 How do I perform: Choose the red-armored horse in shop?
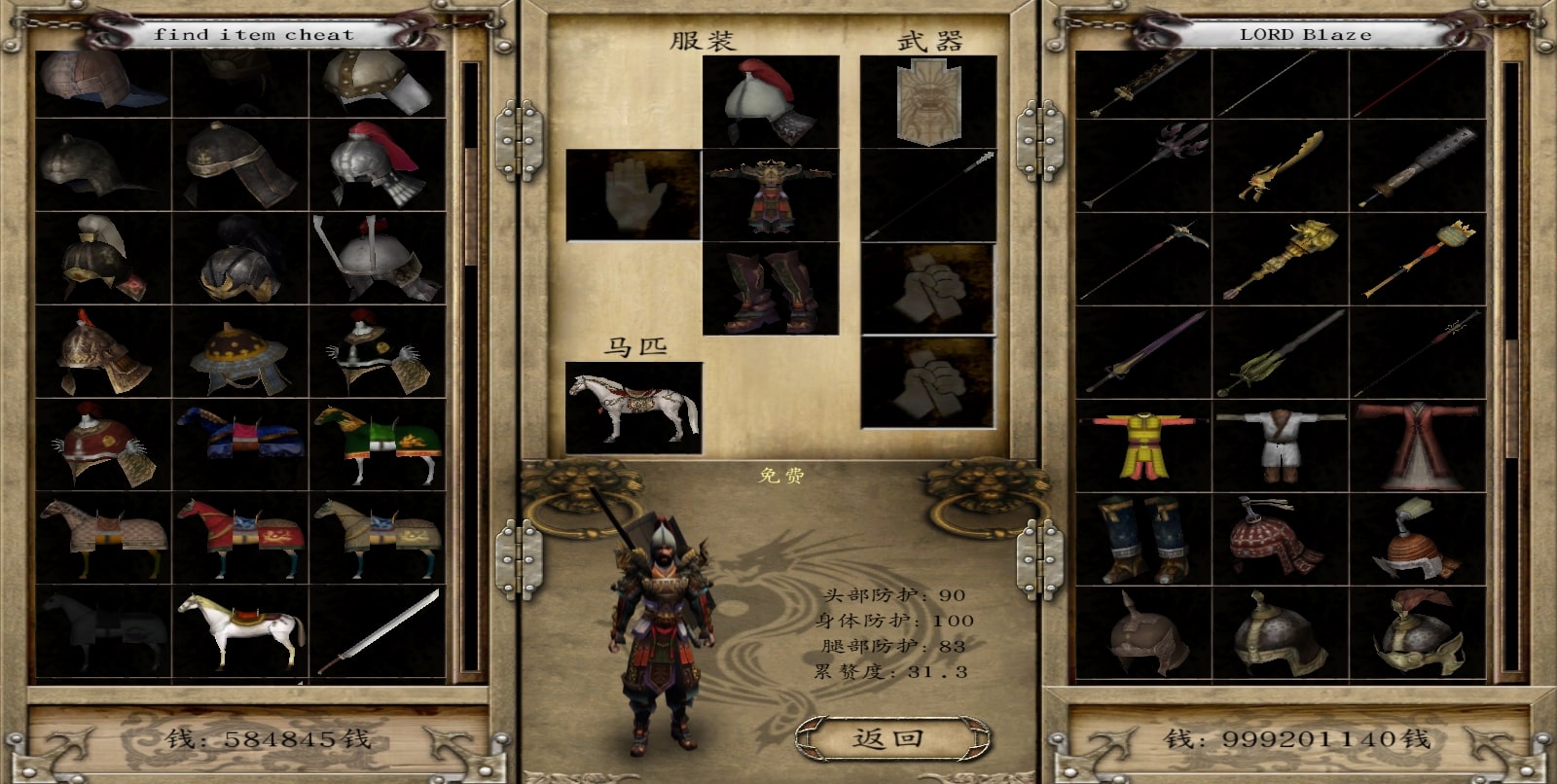point(240,537)
